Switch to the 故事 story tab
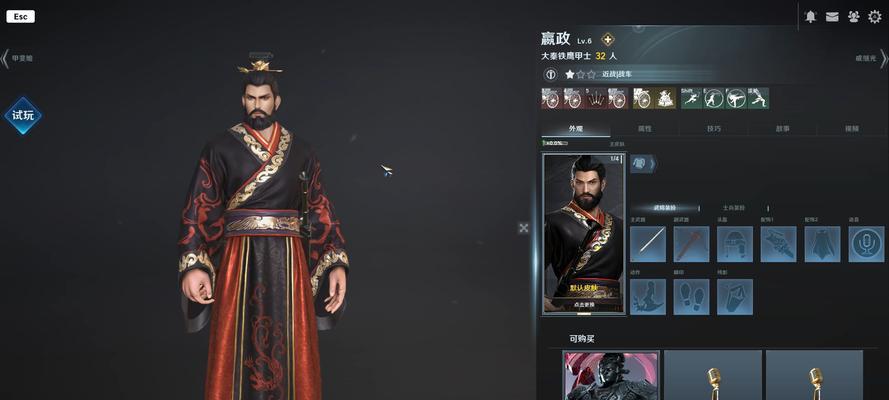Image resolution: width=889 pixels, height=400 pixels. point(782,129)
